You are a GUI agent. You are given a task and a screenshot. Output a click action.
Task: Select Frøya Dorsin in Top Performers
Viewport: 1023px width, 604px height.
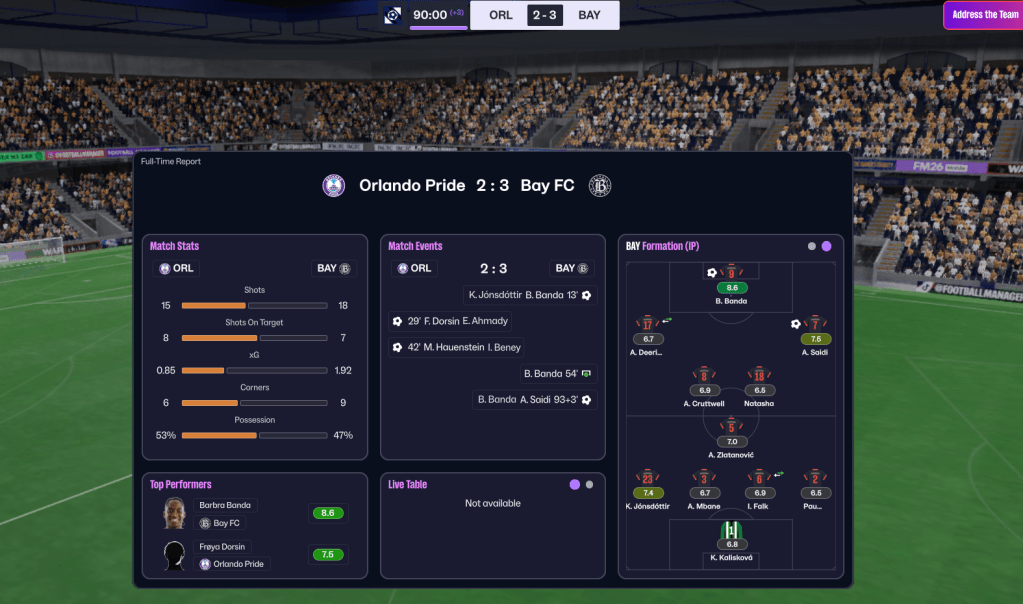pos(221,547)
